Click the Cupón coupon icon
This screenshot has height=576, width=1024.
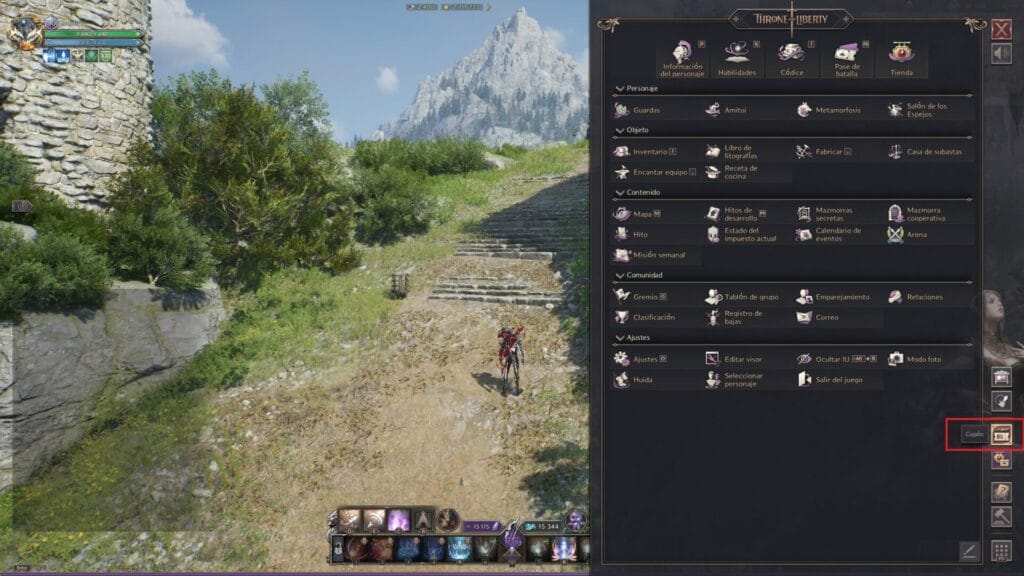click(x=1001, y=434)
